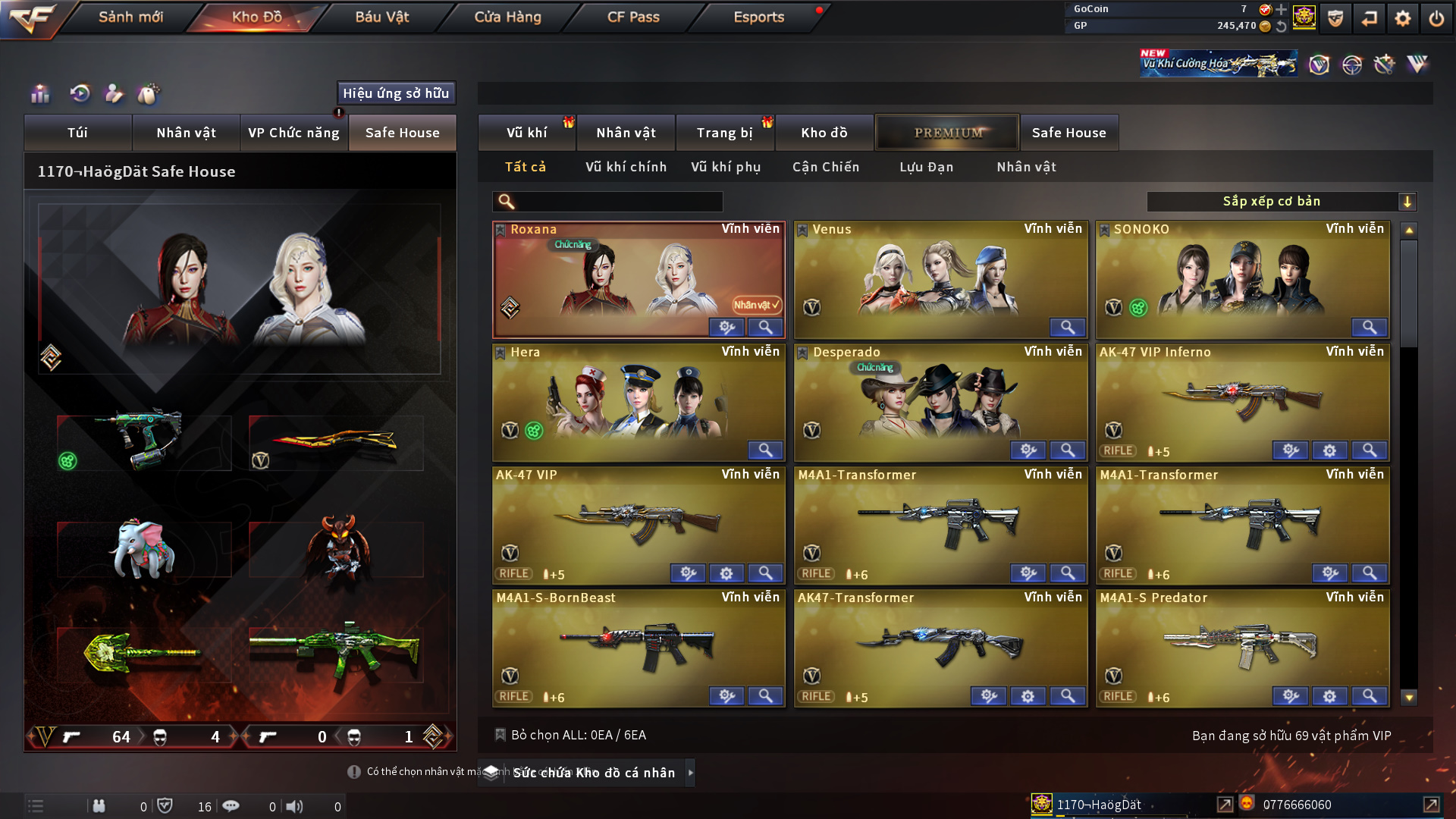
Task: Select the Vũ khí inventory tab
Action: (x=526, y=133)
